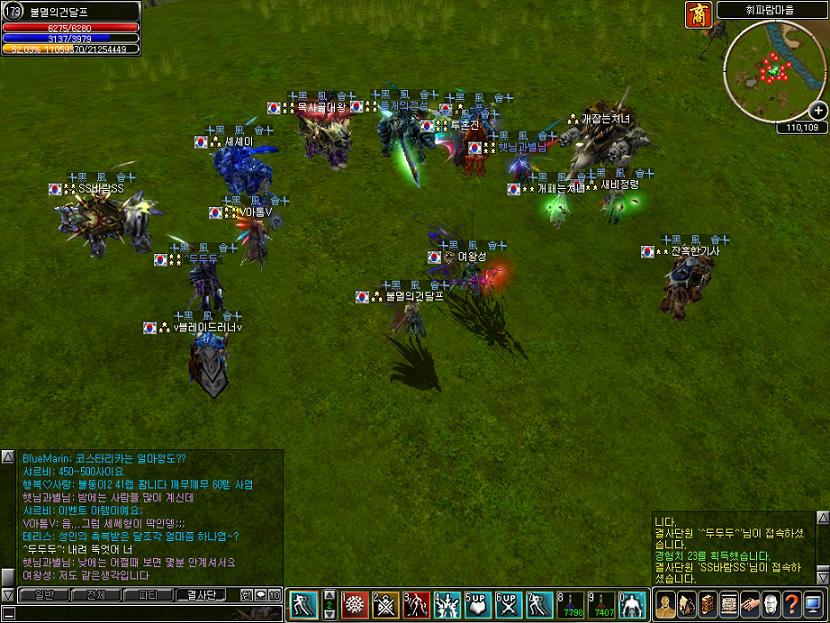Click the speech bubble chat option icon

259,595
